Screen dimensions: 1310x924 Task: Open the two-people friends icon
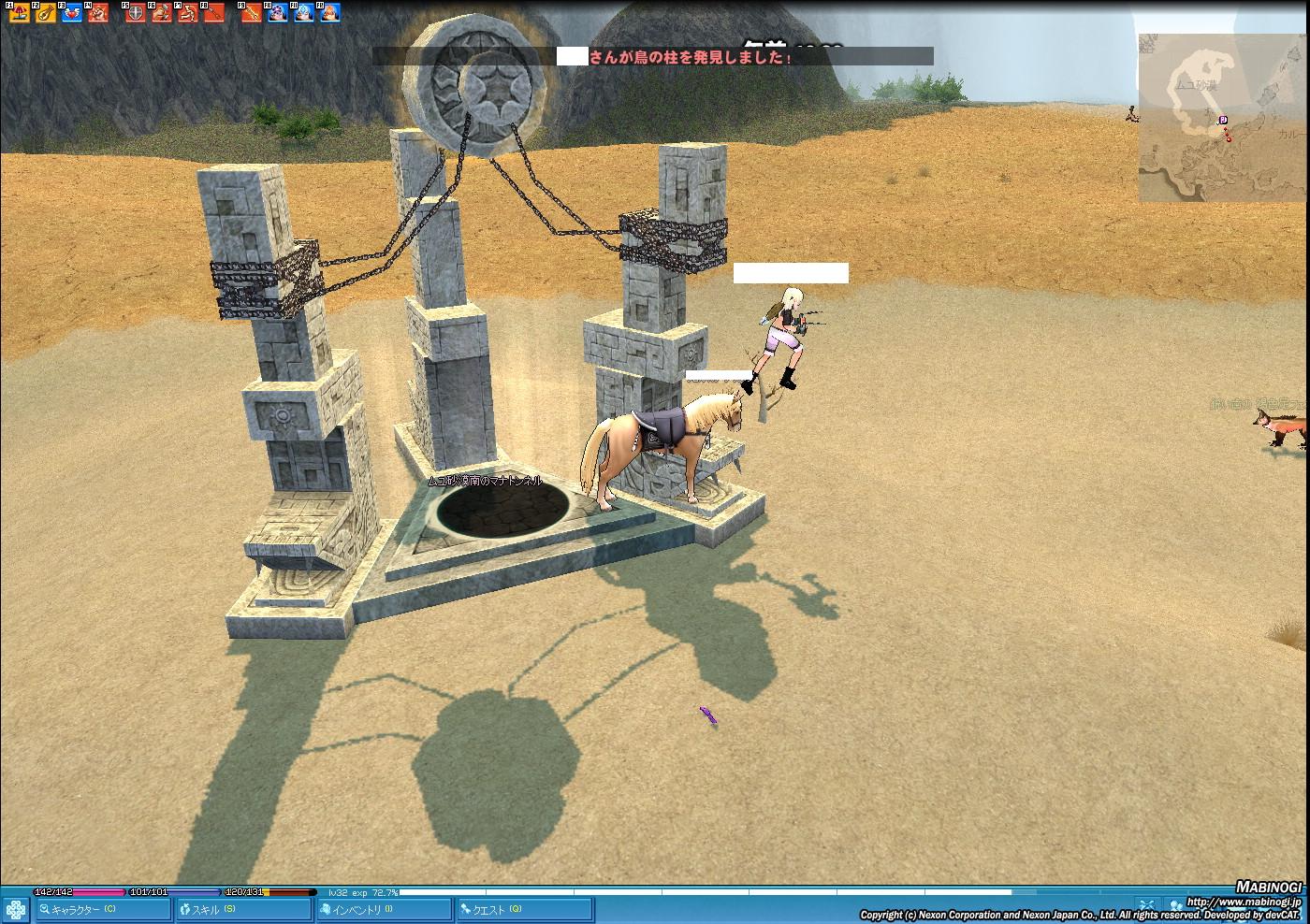click(1176, 905)
